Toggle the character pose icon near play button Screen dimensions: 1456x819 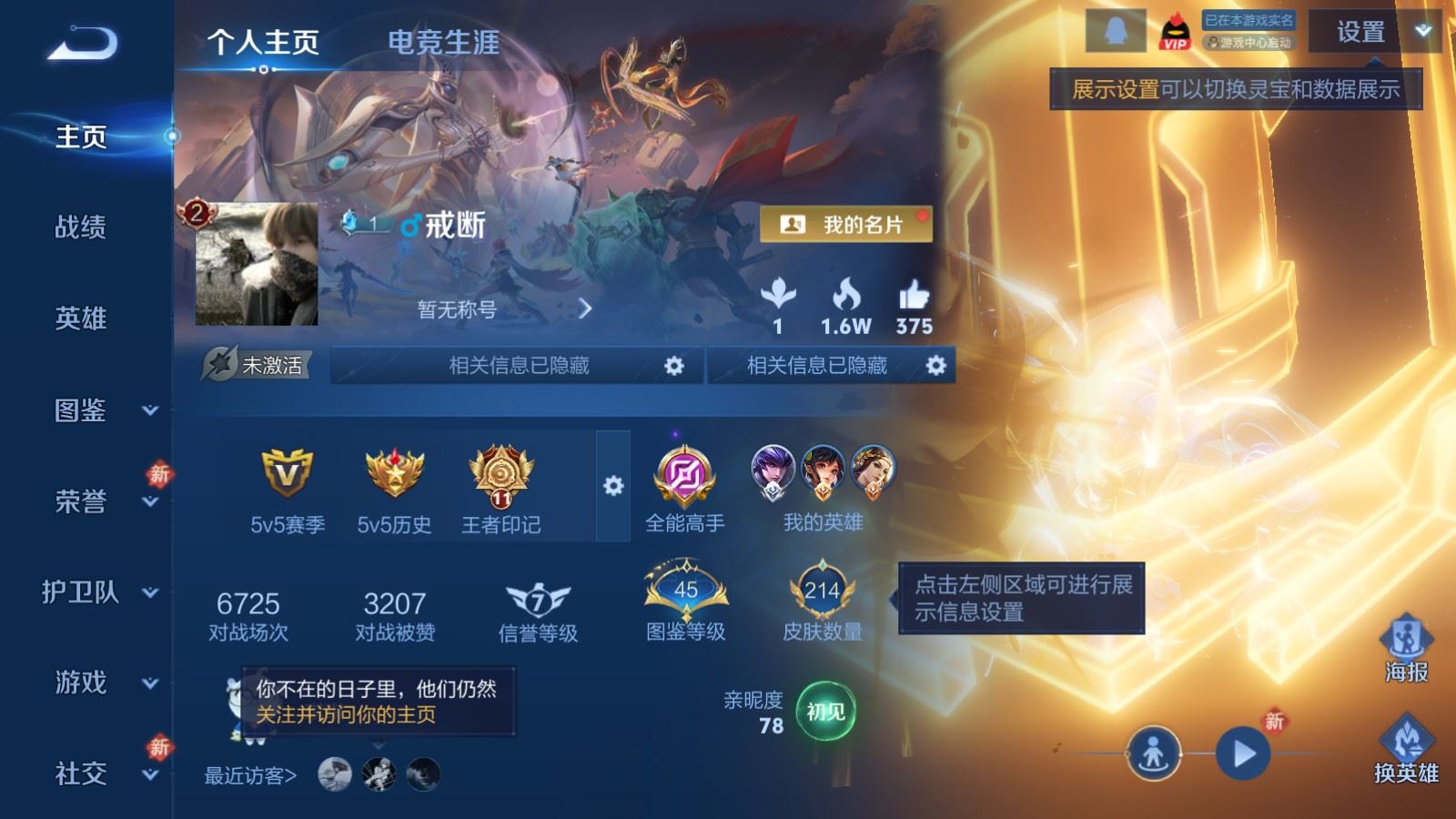(1156, 753)
